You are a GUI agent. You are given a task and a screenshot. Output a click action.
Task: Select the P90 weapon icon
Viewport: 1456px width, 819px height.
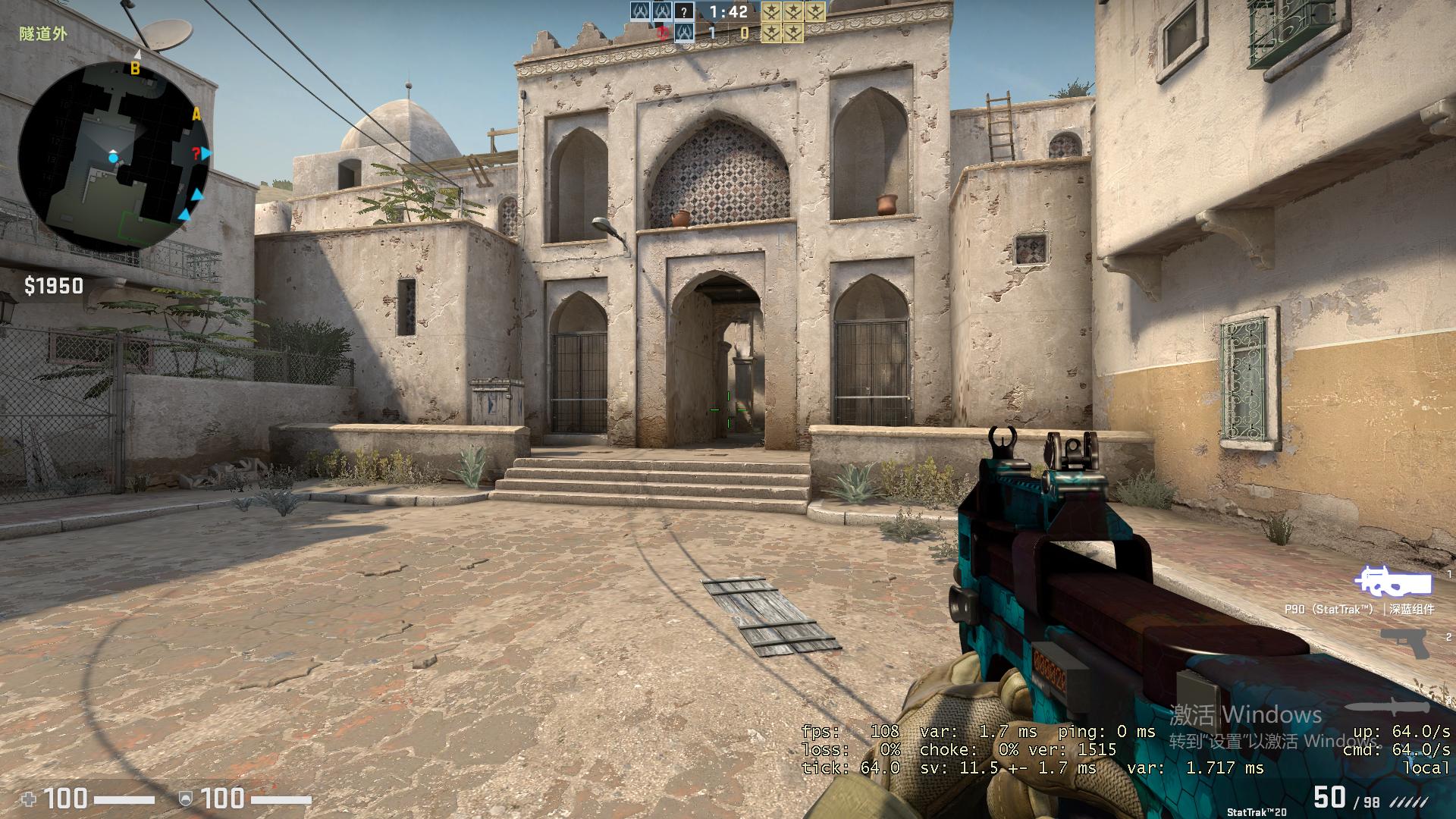point(1394,582)
